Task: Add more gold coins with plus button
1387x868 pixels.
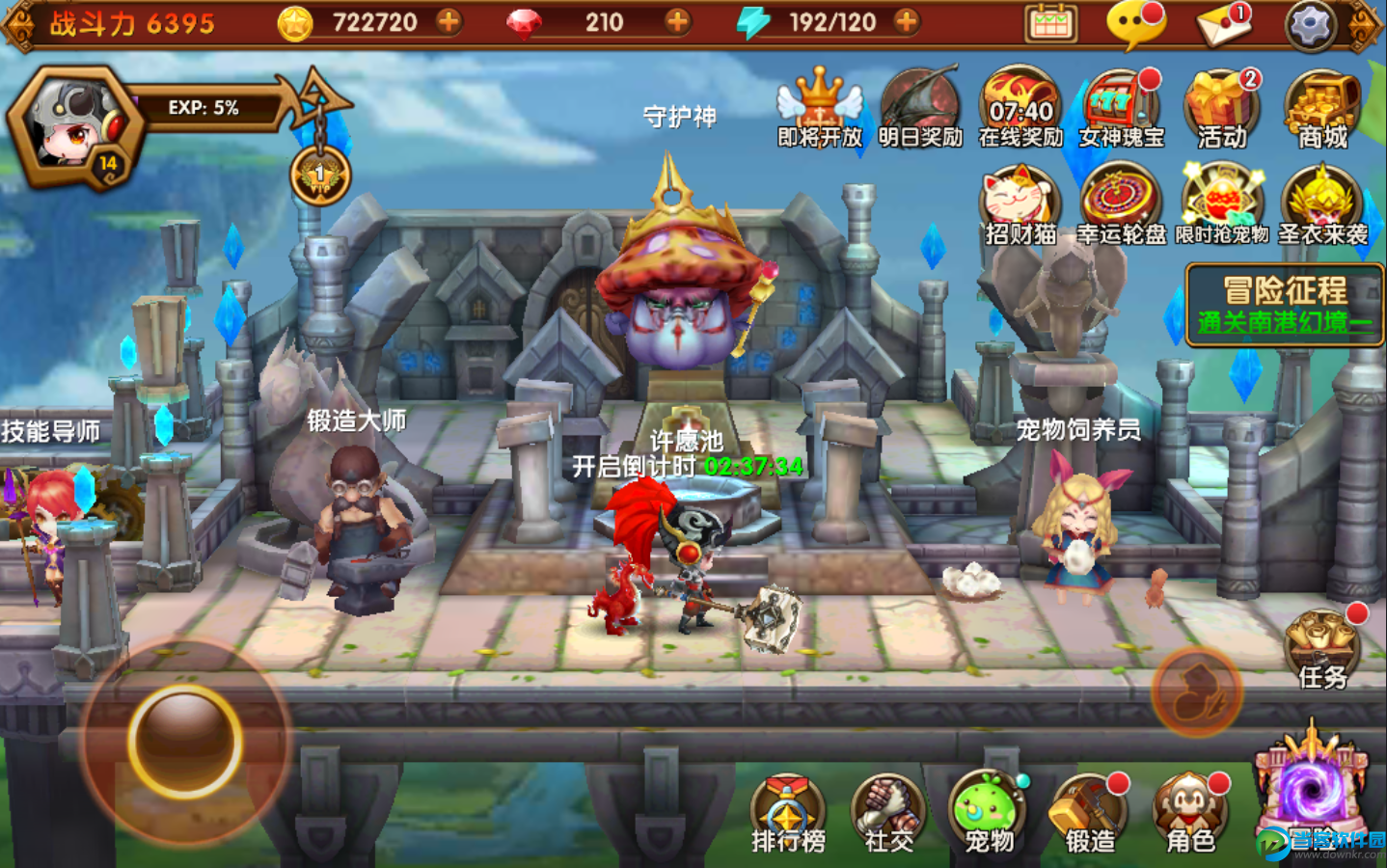Action: [449, 21]
